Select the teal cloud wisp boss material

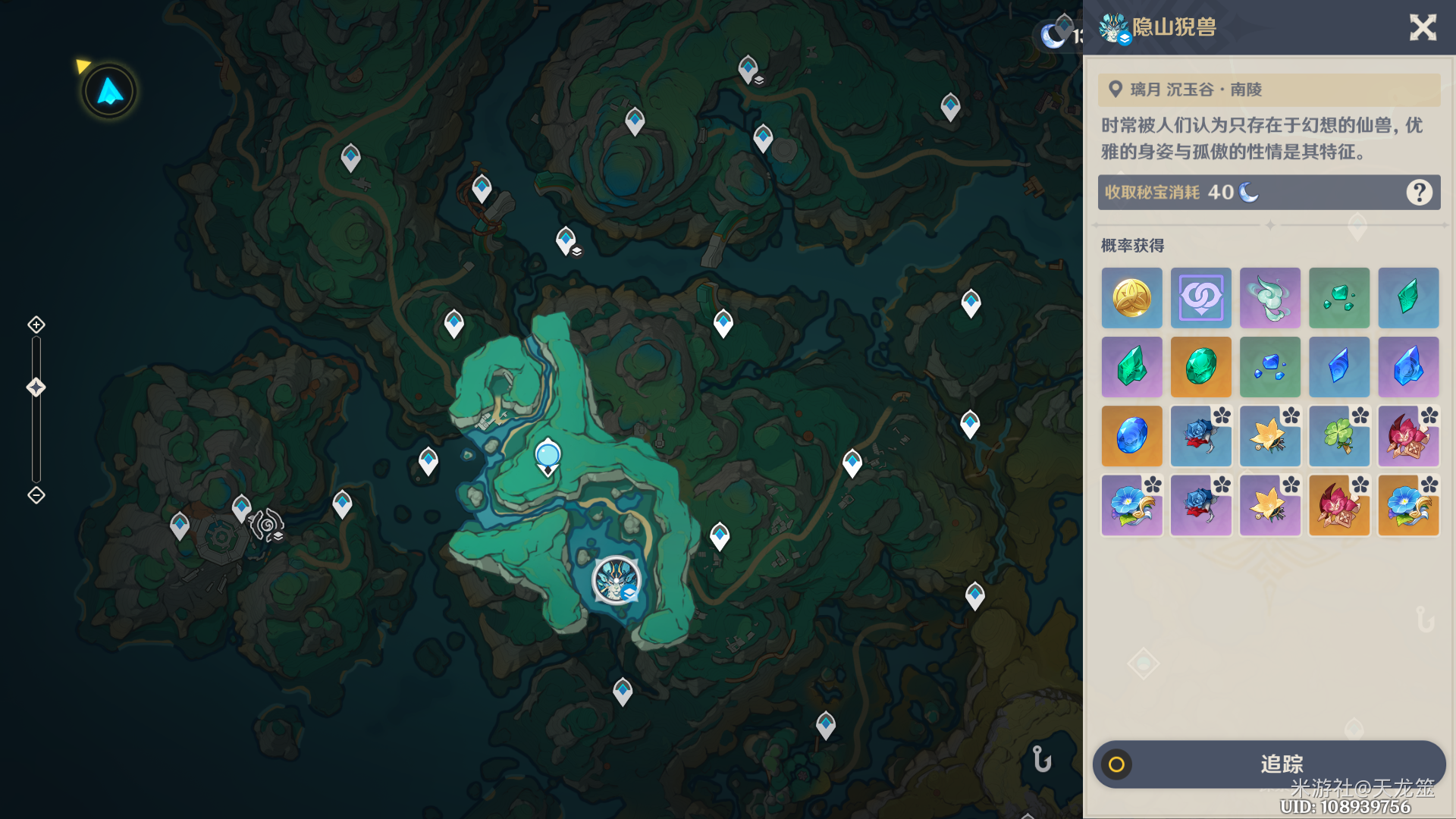pyautogui.click(x=1269, y=298)
